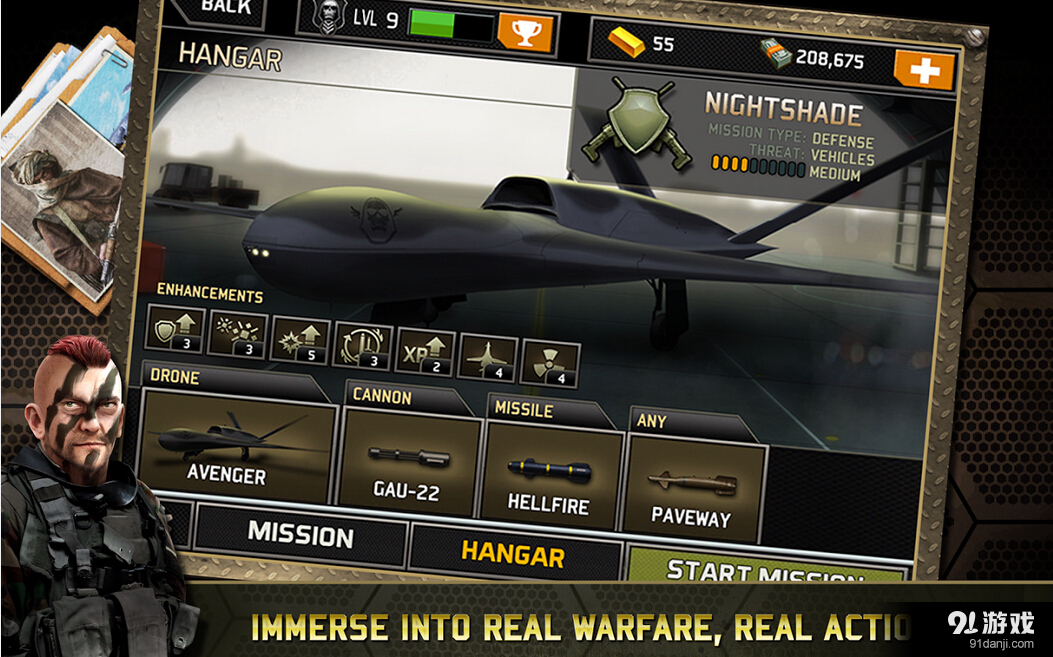Click the Start Mission button

point(765,570)
